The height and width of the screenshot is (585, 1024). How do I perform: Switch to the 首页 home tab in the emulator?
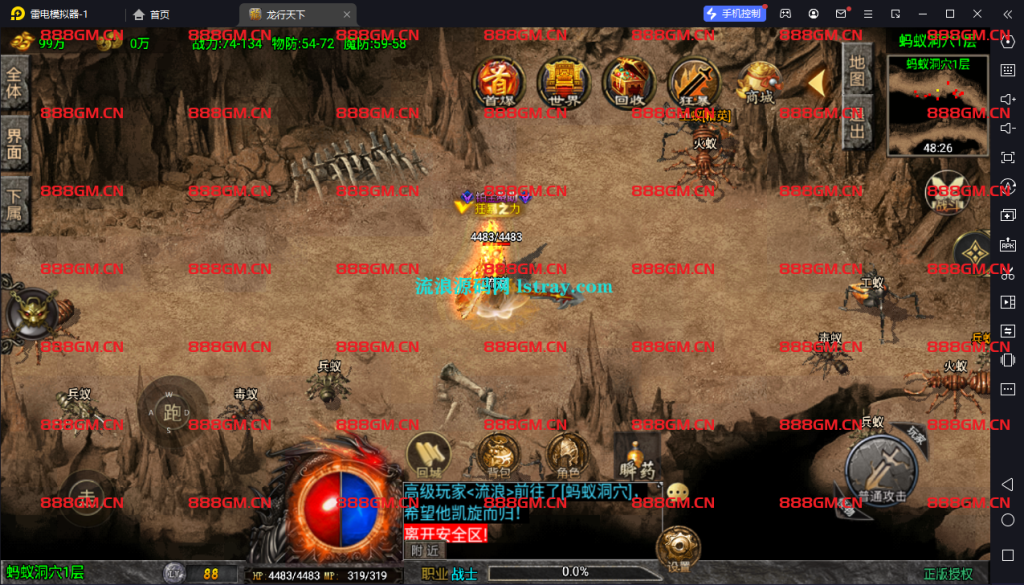pyautogui.click(x=151, y=14)
